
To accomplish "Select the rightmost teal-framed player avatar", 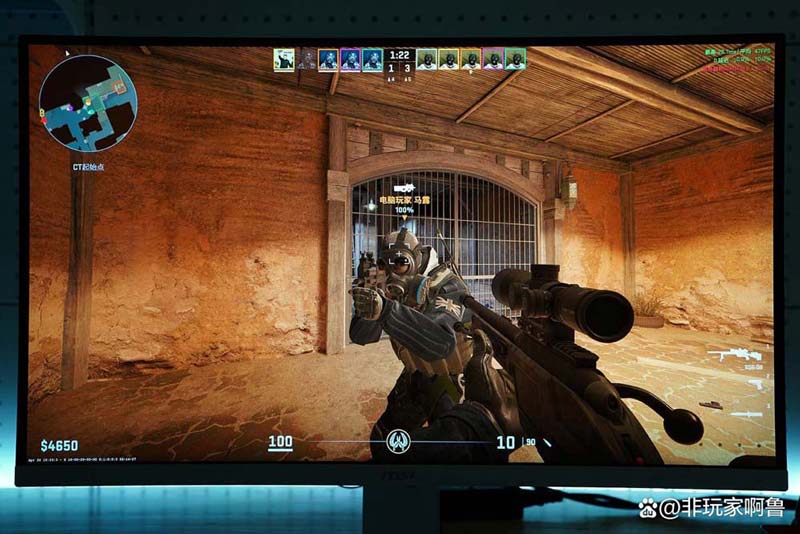I will click(515, 59).
